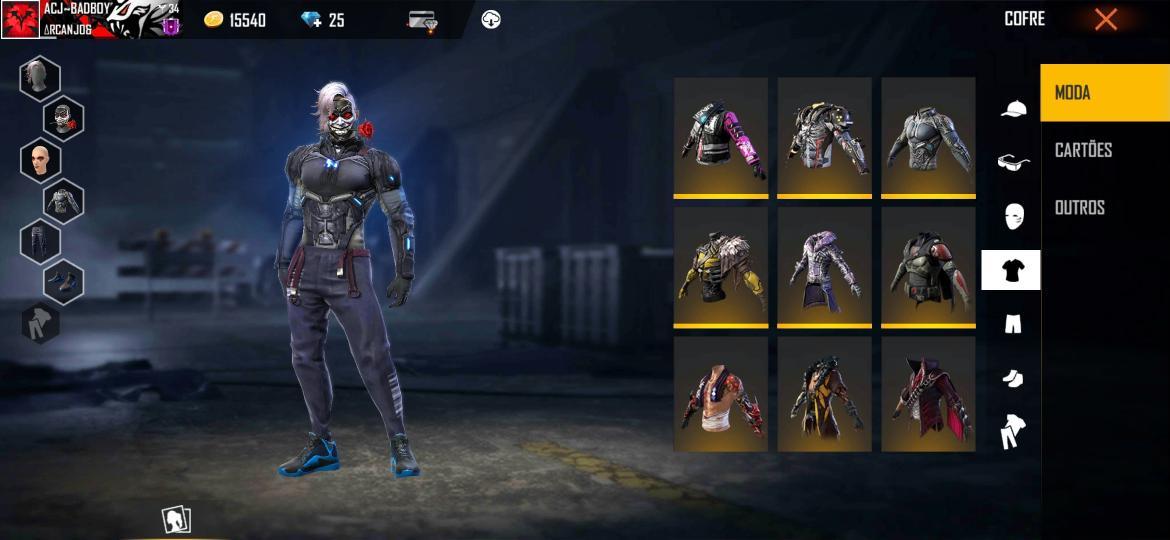Viewport: 1170px width, 540px height.
Task: Select the tattooed white tank top
Action: click(x=721, y=394)
